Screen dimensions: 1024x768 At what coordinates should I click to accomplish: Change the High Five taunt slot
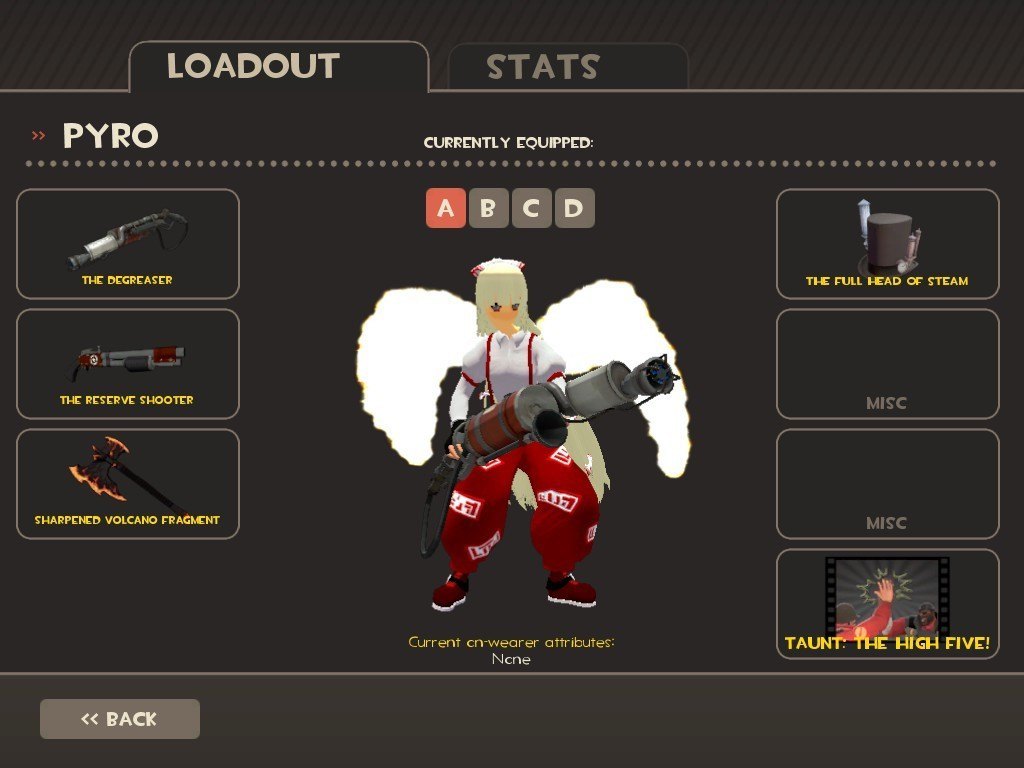887,603
